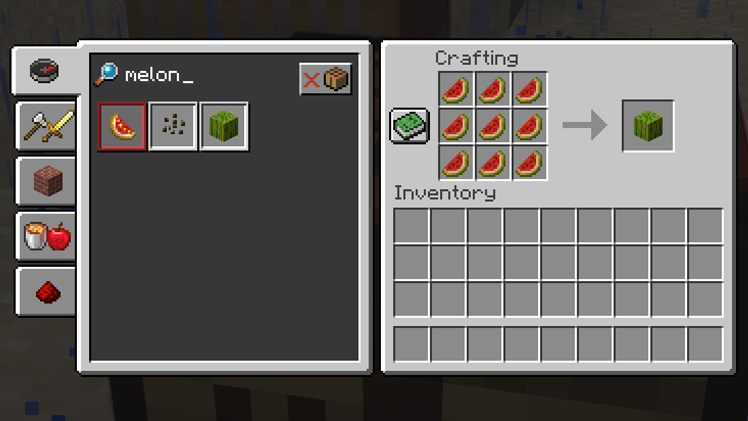This screenshot has height=421, width=748.
Task: Choose the melon slice recipe
Action: click(123, 127)
